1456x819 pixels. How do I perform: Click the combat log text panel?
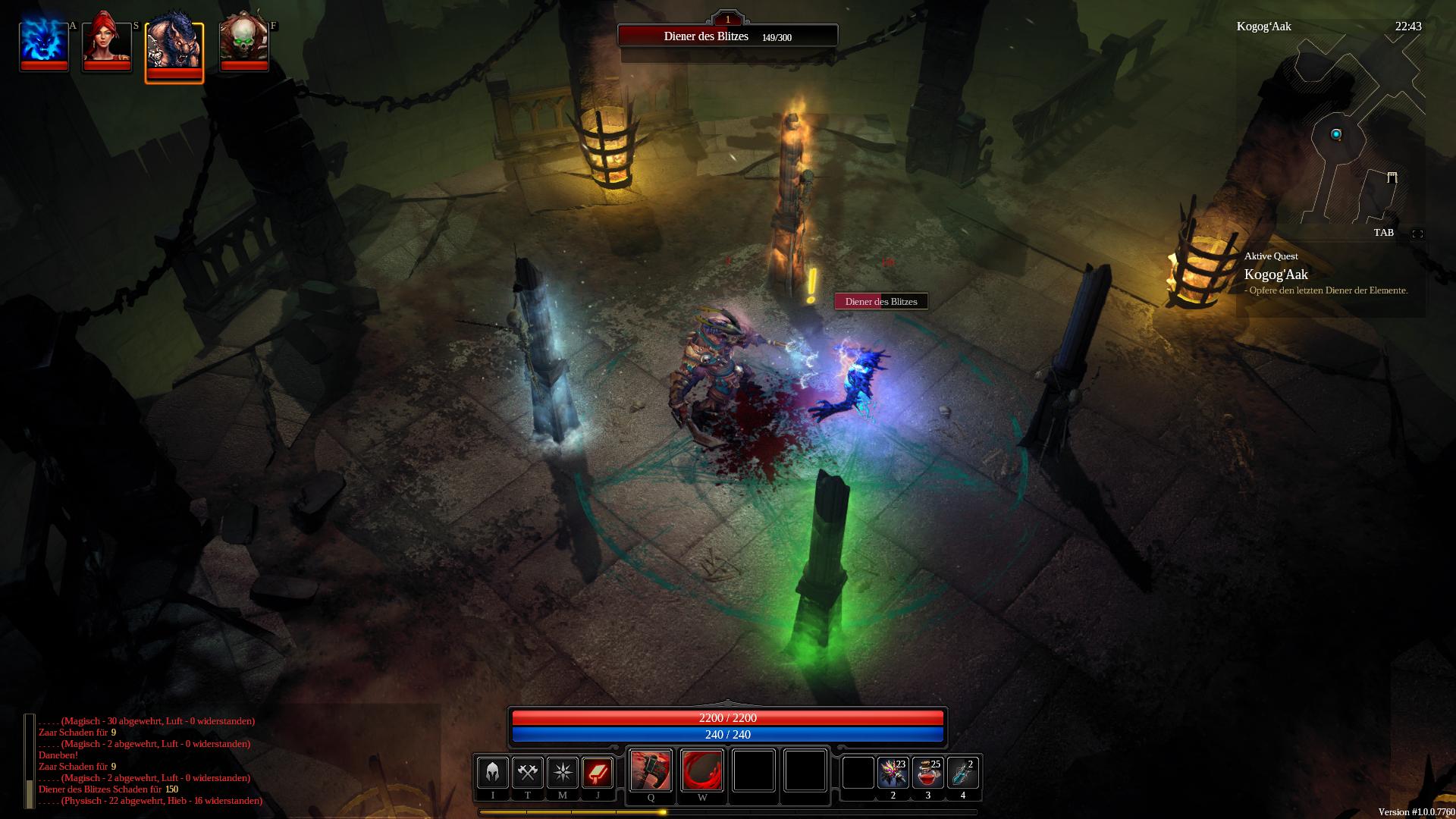(150, 761)
